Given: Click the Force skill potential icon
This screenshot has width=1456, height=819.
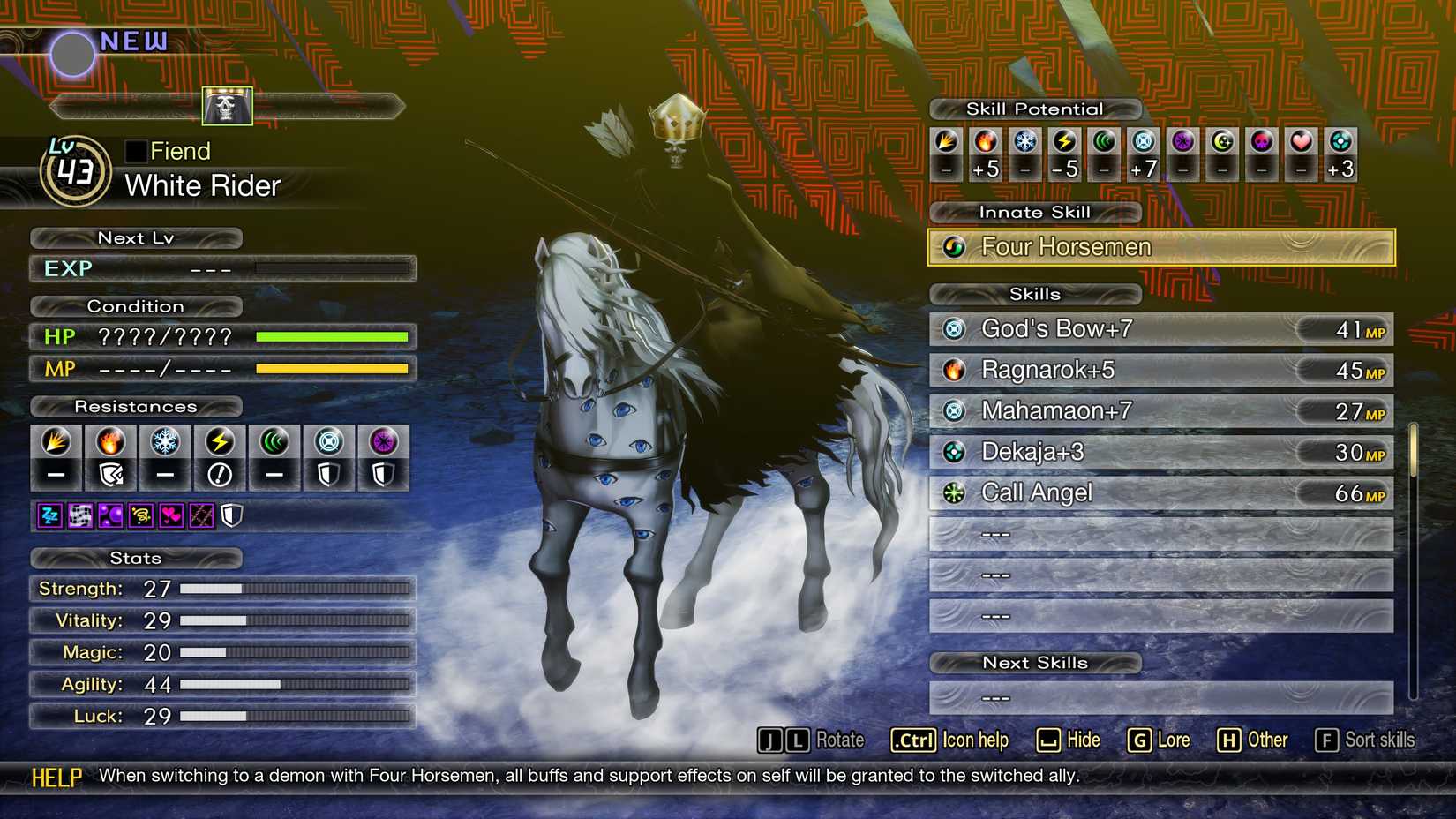Looking at the screenshot, I should [1104, 144].
